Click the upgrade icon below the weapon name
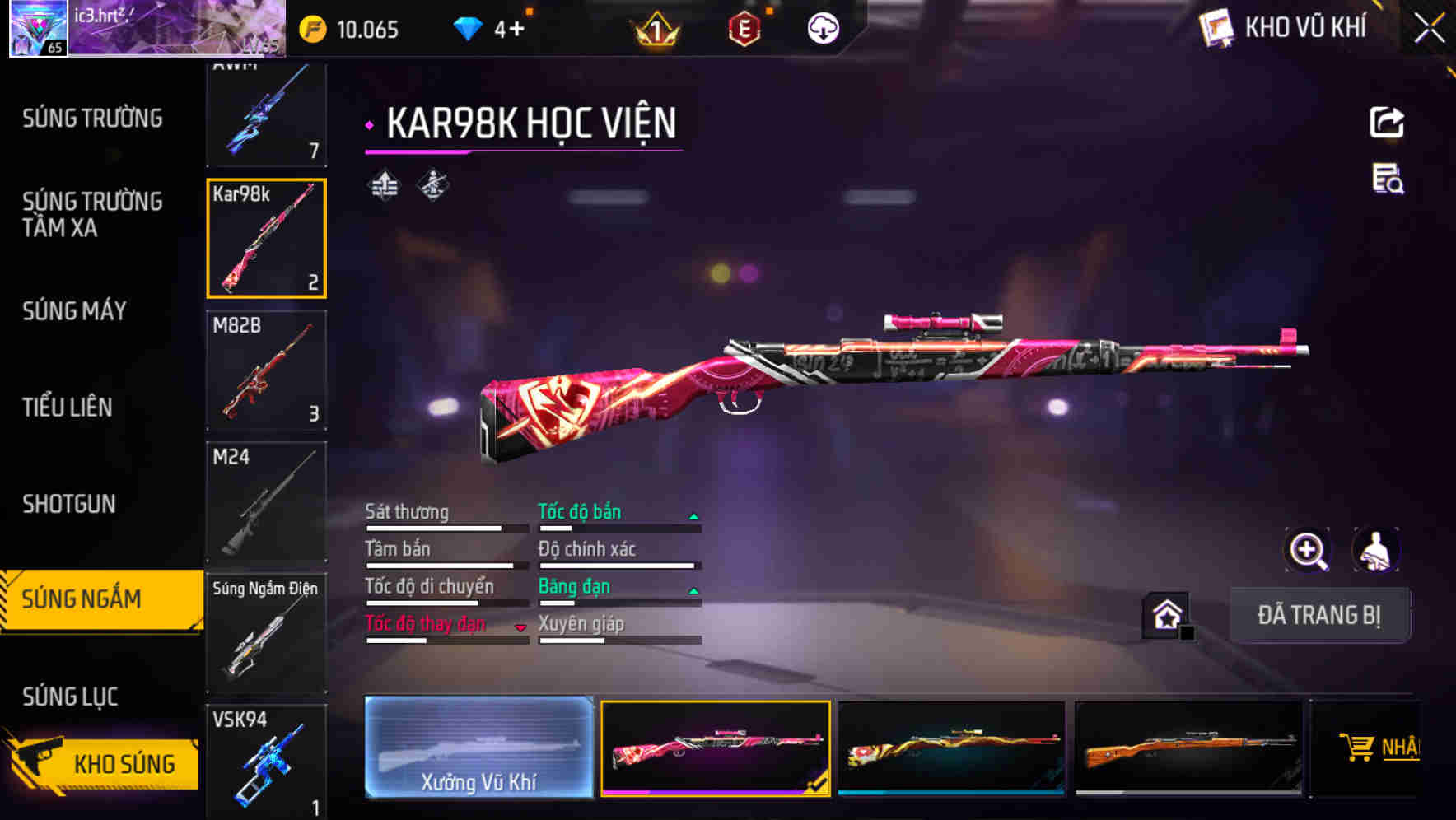This screenshot has width=1456, height=820. [384, 185]
